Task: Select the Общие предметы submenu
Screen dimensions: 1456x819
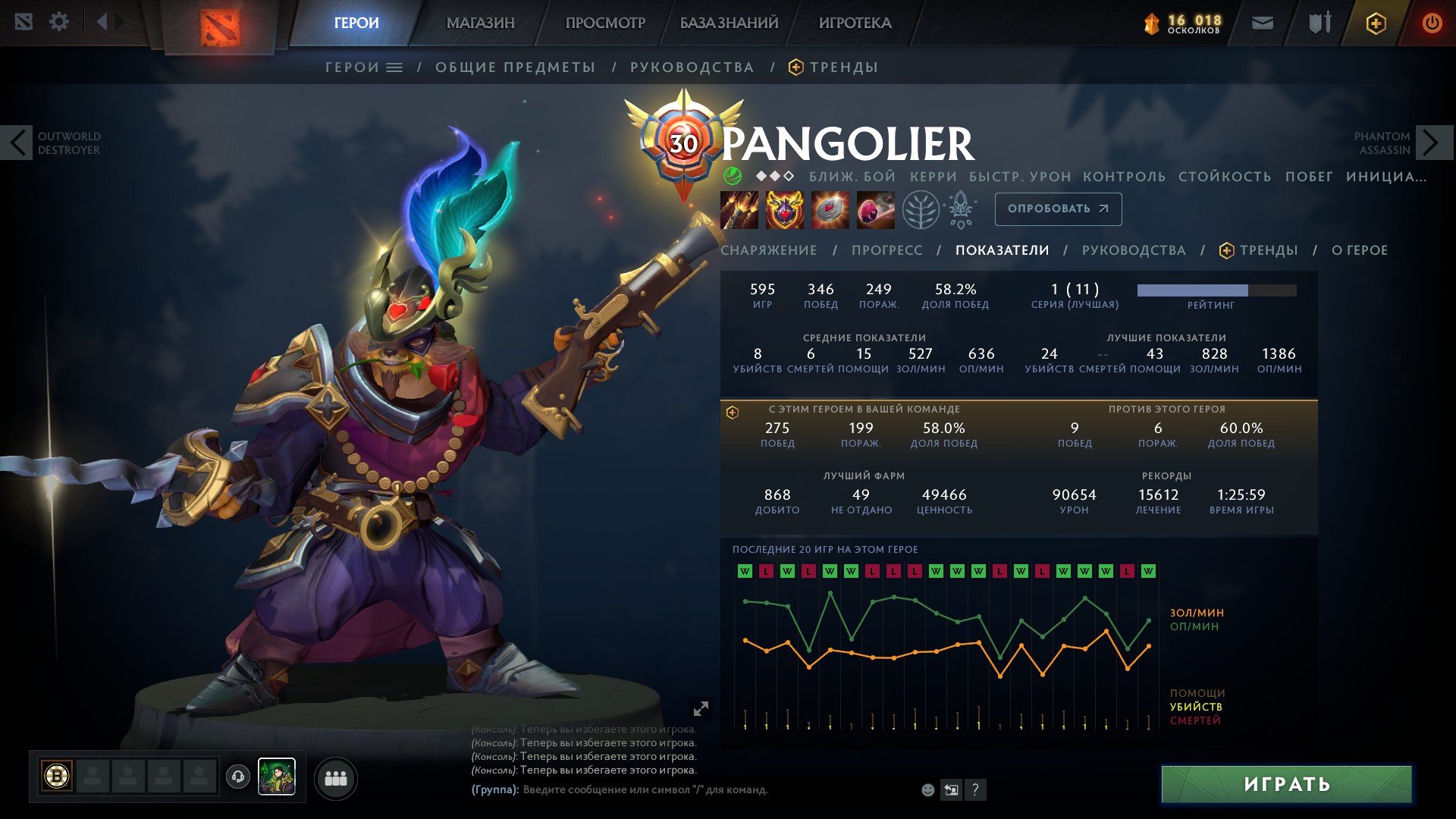Action: (516, 67)
